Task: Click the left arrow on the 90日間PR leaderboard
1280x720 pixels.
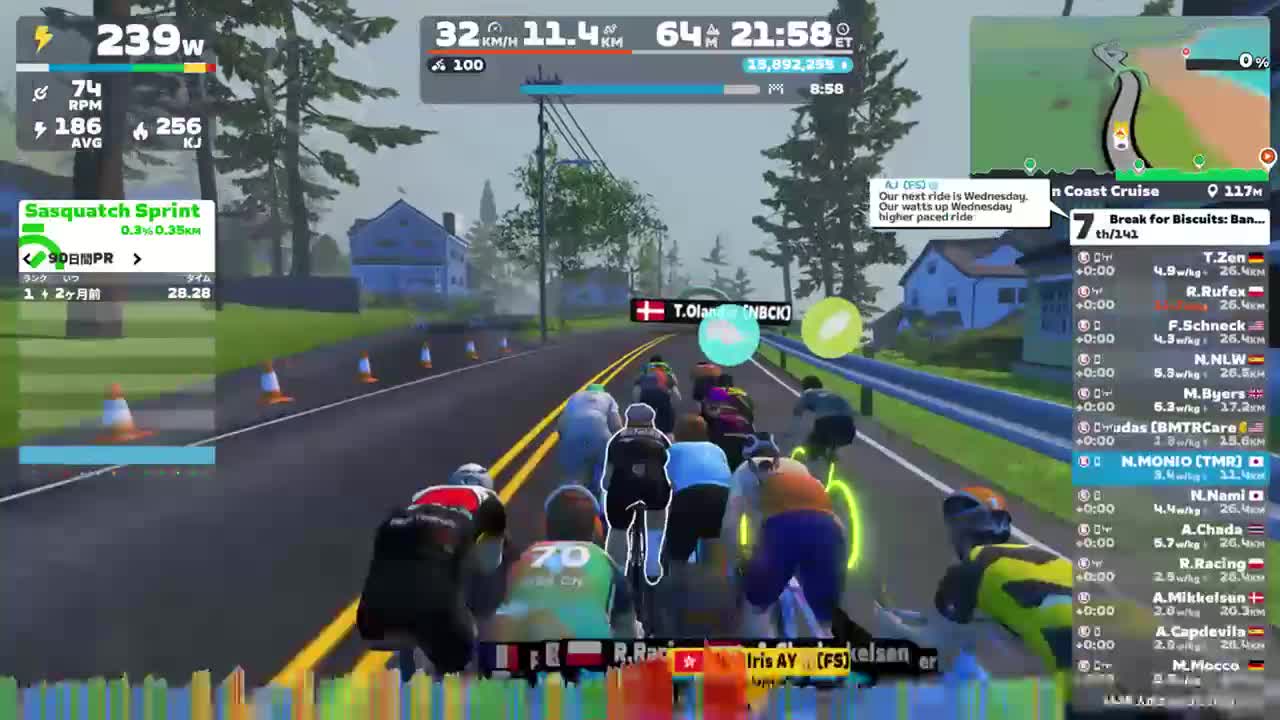Action: (x=27, y=258)
